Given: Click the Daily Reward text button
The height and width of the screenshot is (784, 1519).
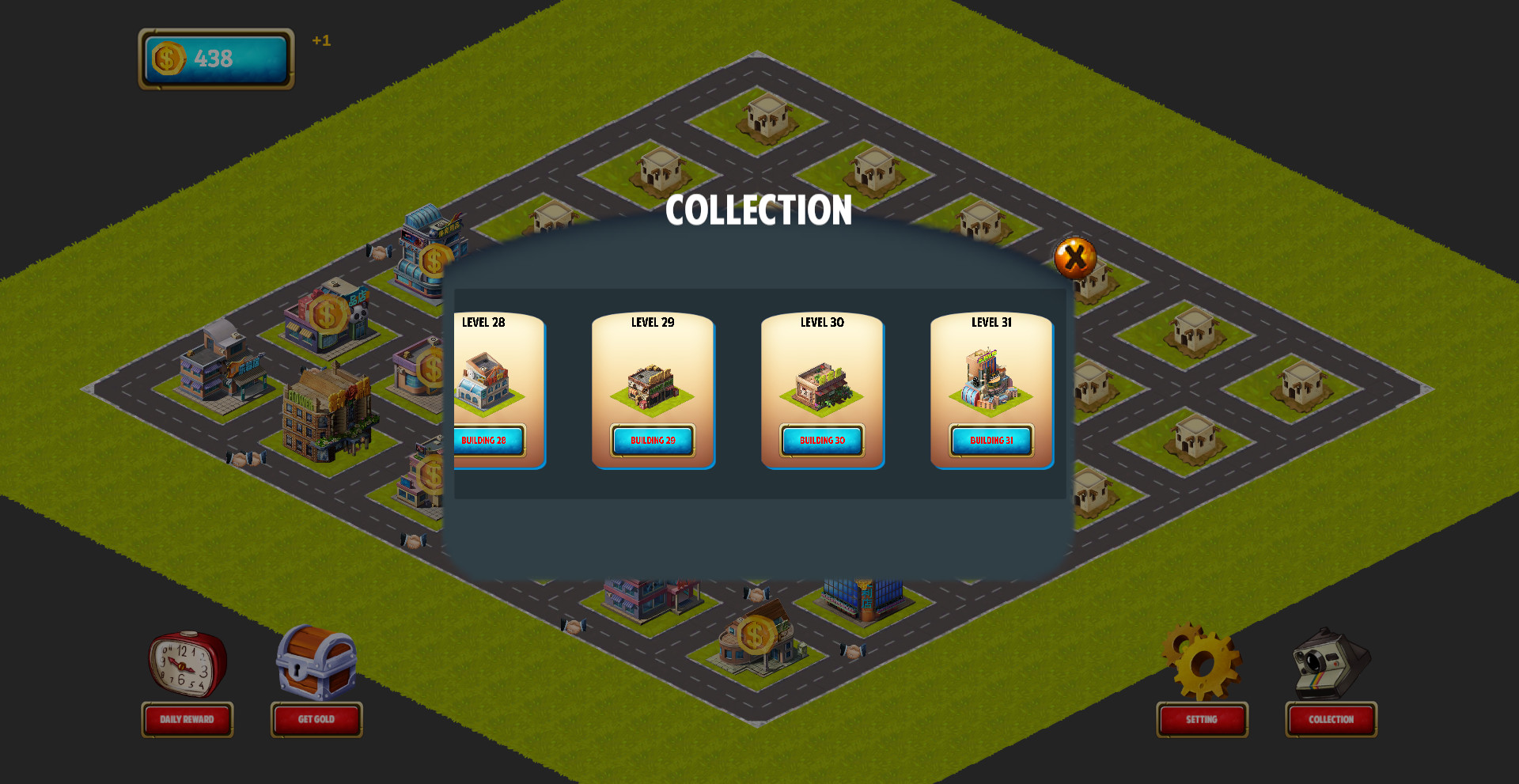Looking at the screenshot, I should (x=188, y=720).
